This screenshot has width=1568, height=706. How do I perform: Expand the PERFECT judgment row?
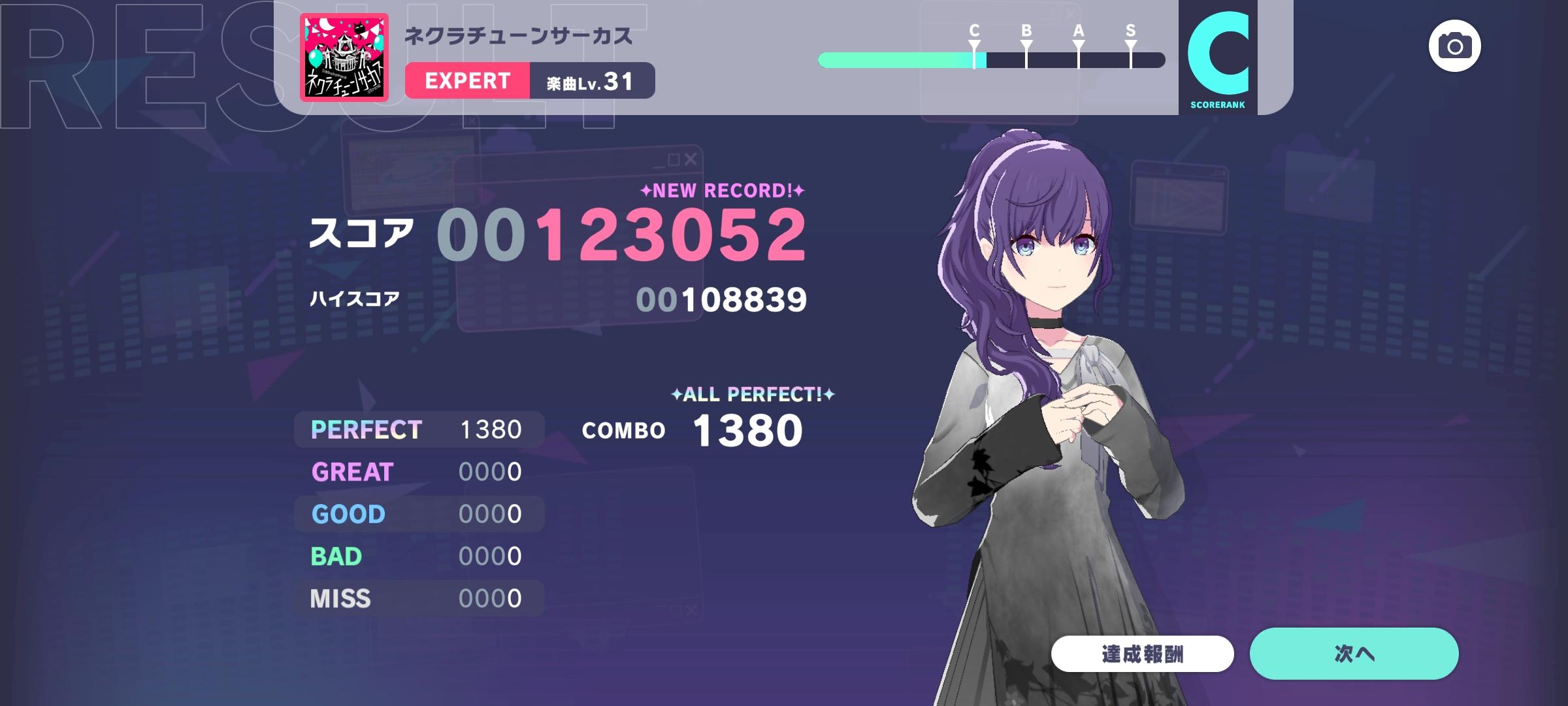(418, 429)
